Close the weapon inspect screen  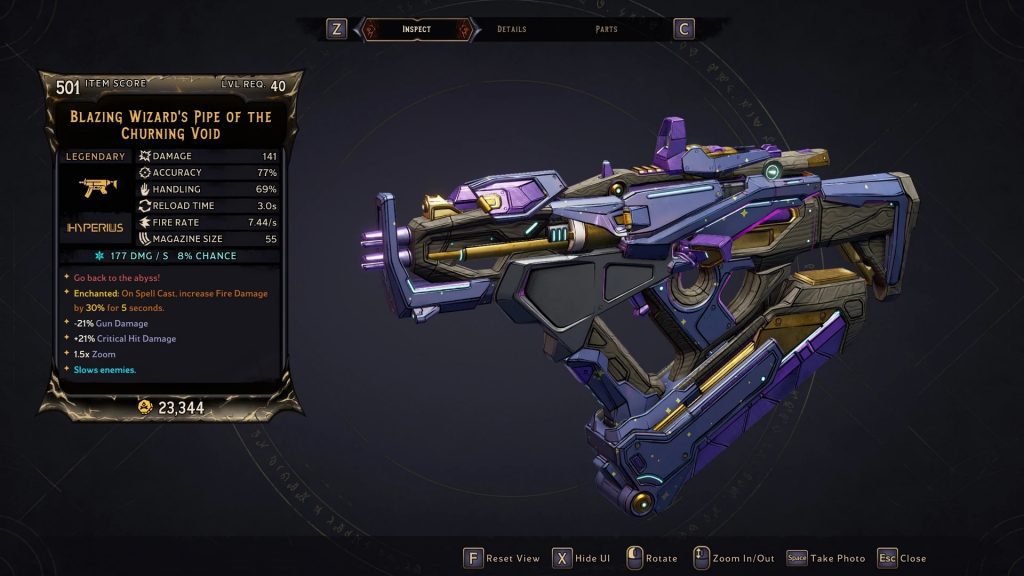pos(902,558)
